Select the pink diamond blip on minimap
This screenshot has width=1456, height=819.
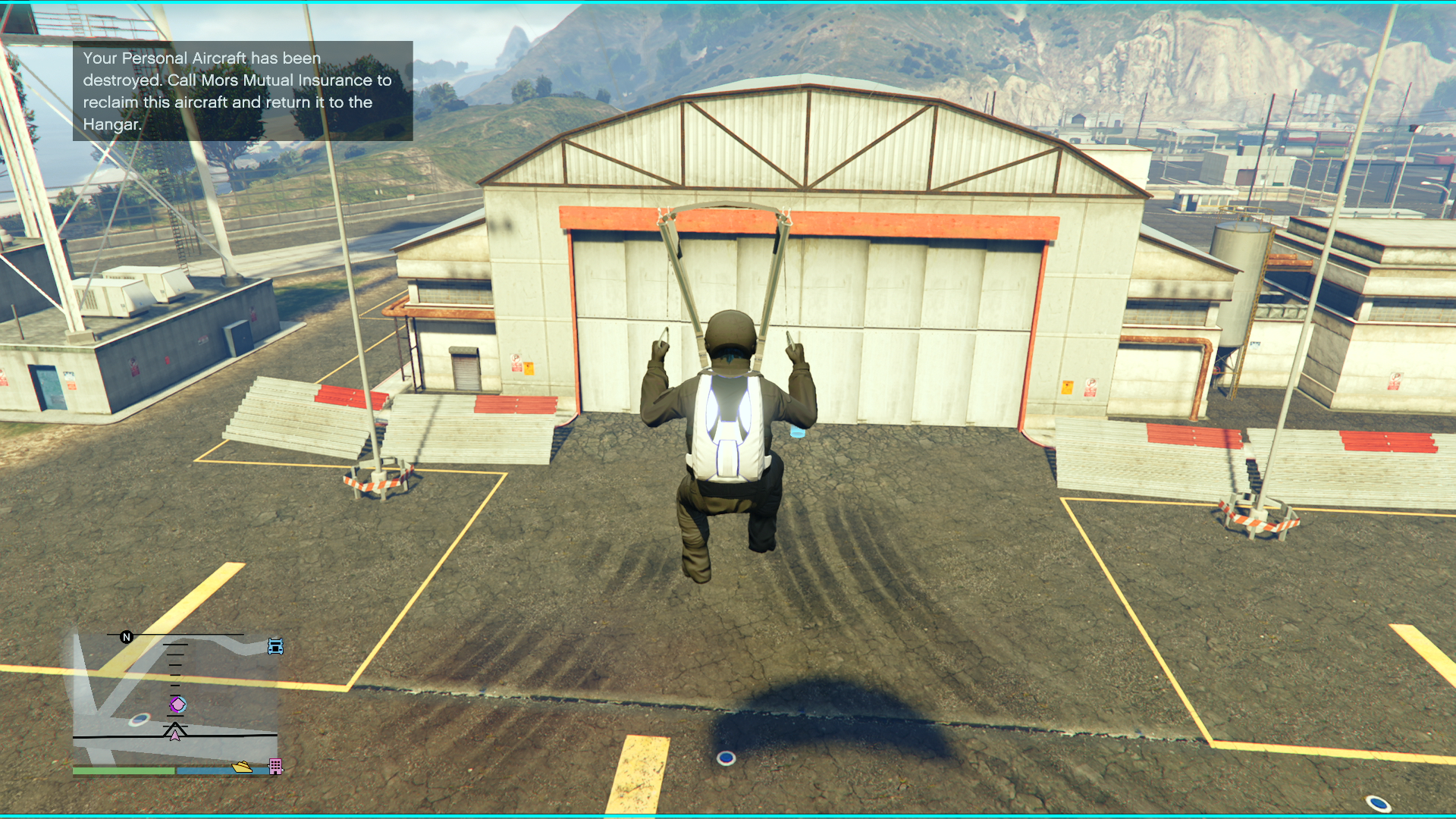click(177, 705)
